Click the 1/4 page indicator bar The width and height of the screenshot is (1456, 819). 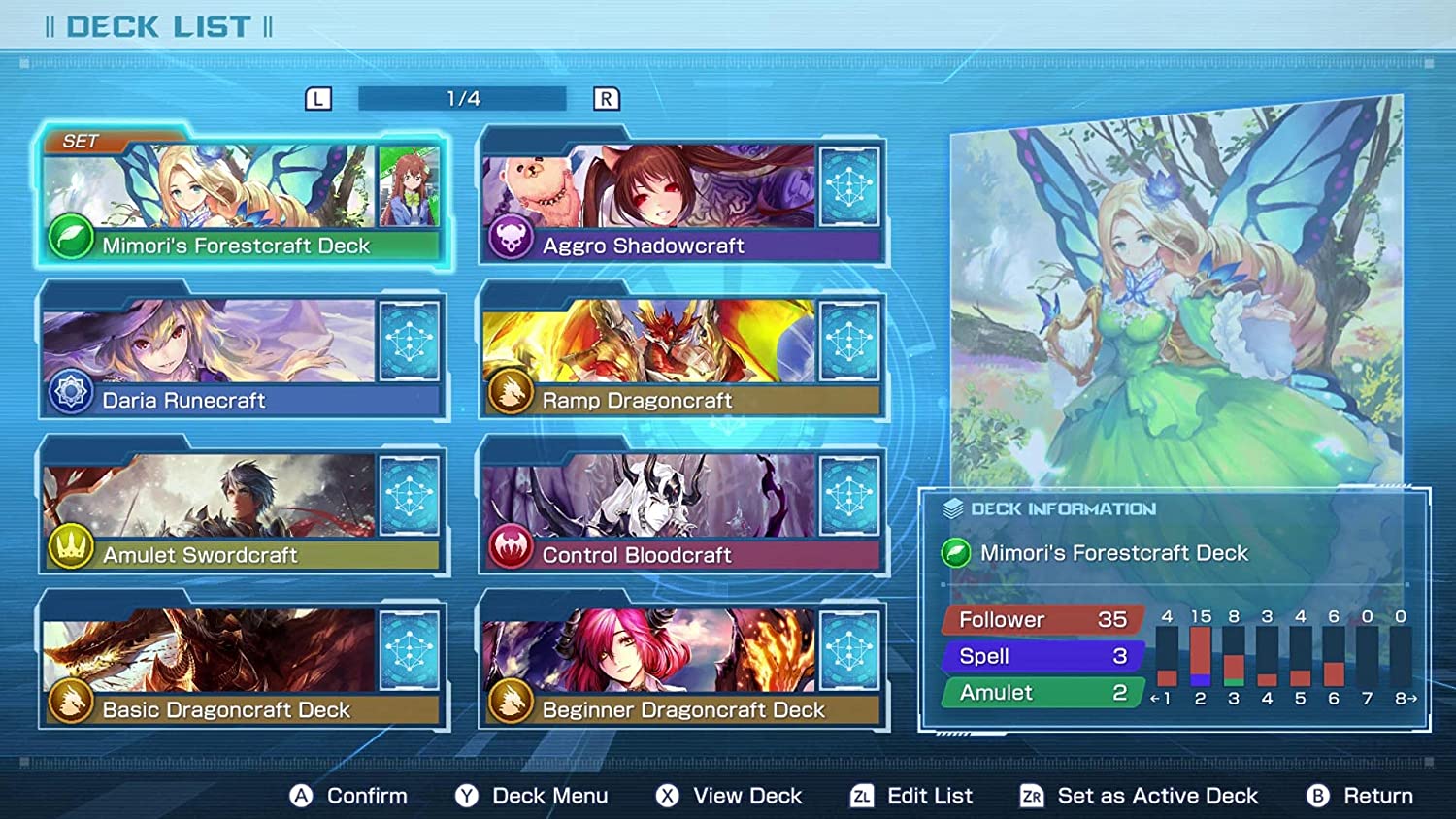pyautogui.click(x=462, y=99)
